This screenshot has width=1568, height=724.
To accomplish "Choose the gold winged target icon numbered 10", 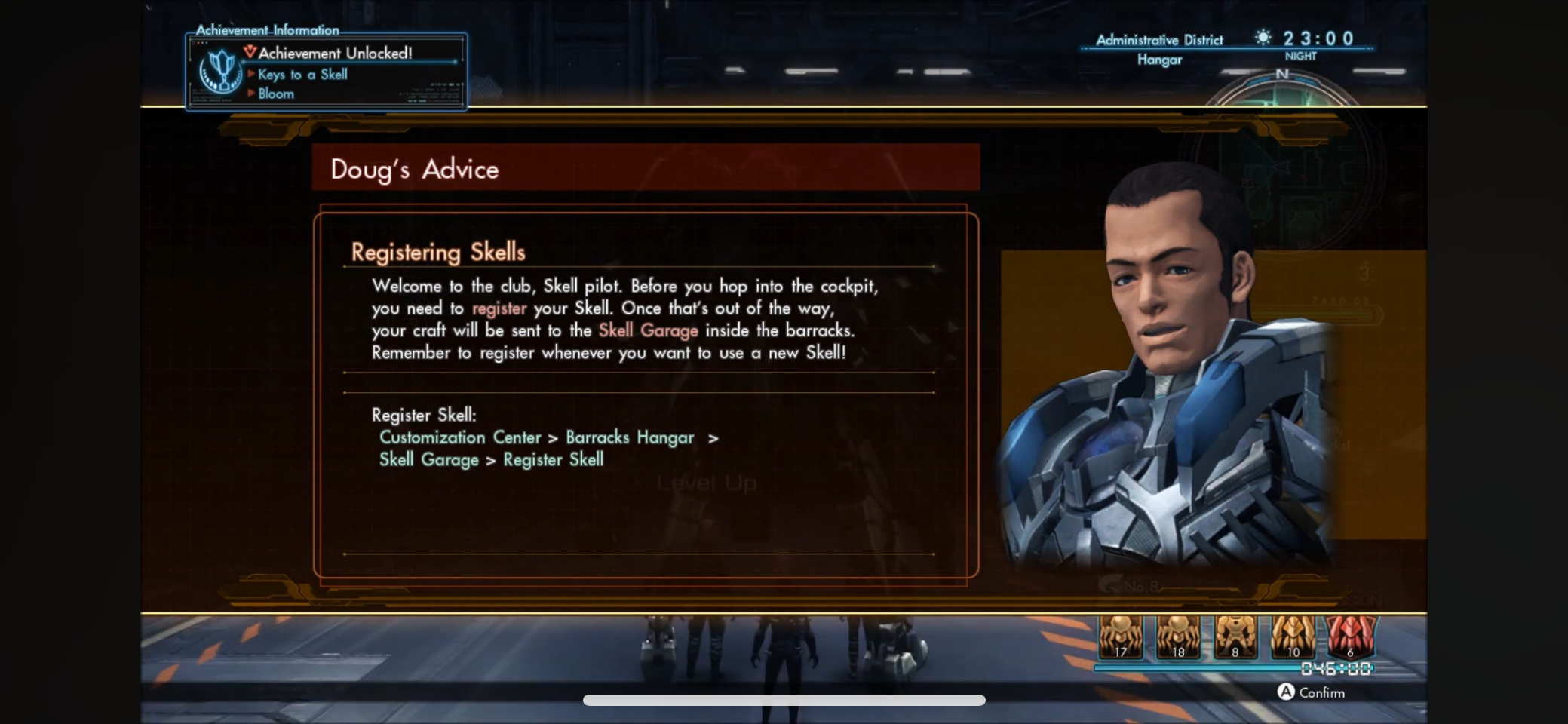I will pyautogui.click(x=1293, y=637).
